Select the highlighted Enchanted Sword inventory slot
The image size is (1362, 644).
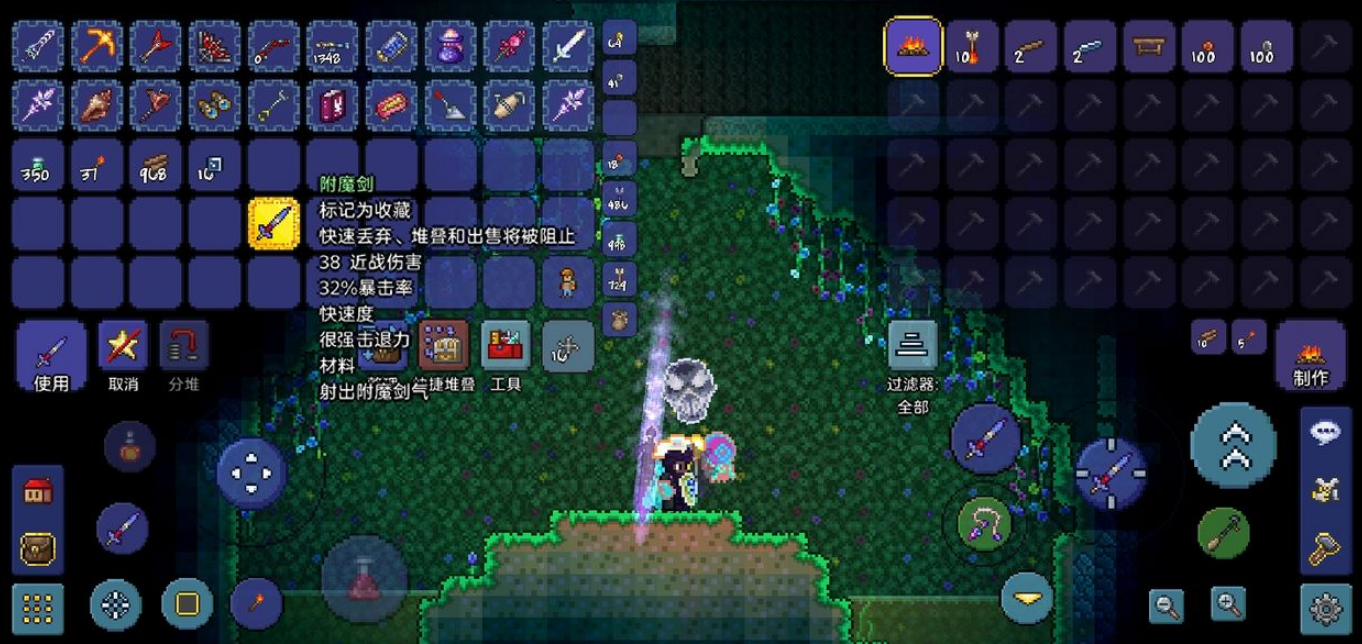(274, 223)
